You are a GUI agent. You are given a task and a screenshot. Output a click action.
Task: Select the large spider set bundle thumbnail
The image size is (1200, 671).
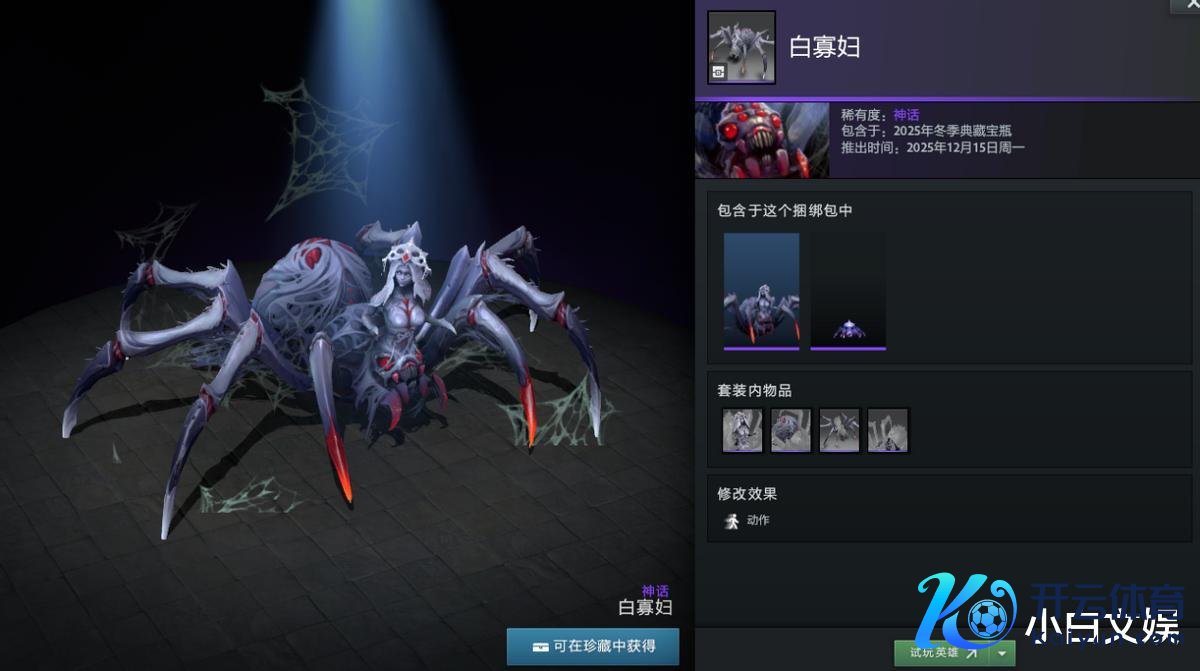click(x=761, y=291)
